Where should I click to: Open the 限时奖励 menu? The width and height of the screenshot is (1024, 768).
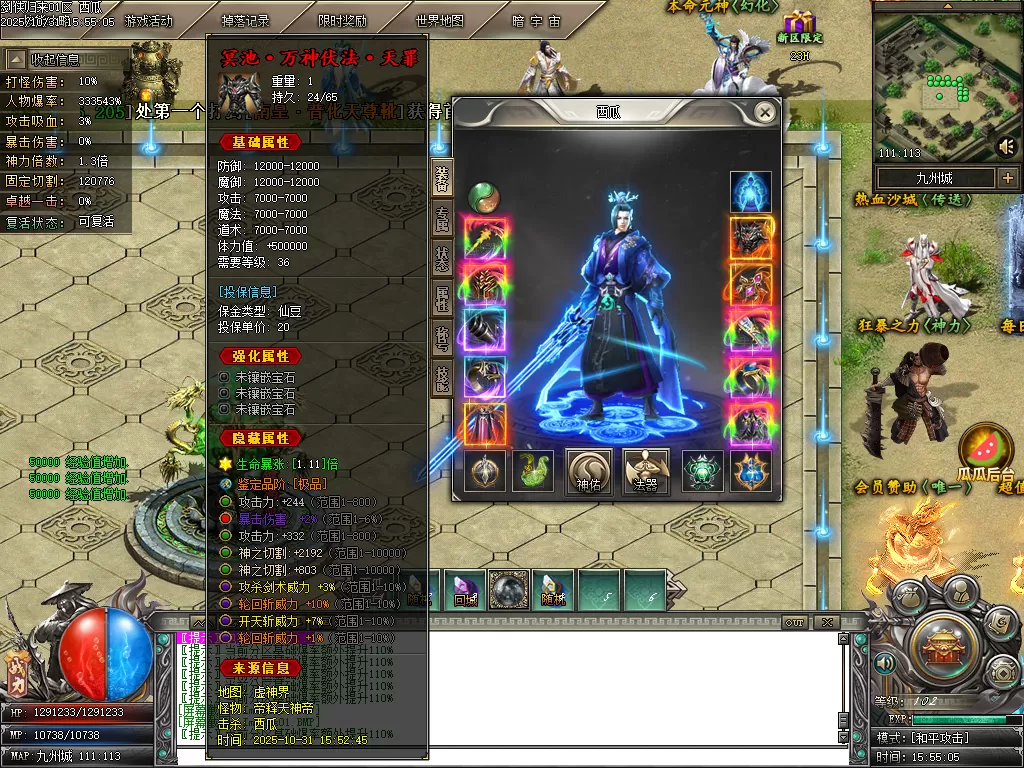[342, 21]
